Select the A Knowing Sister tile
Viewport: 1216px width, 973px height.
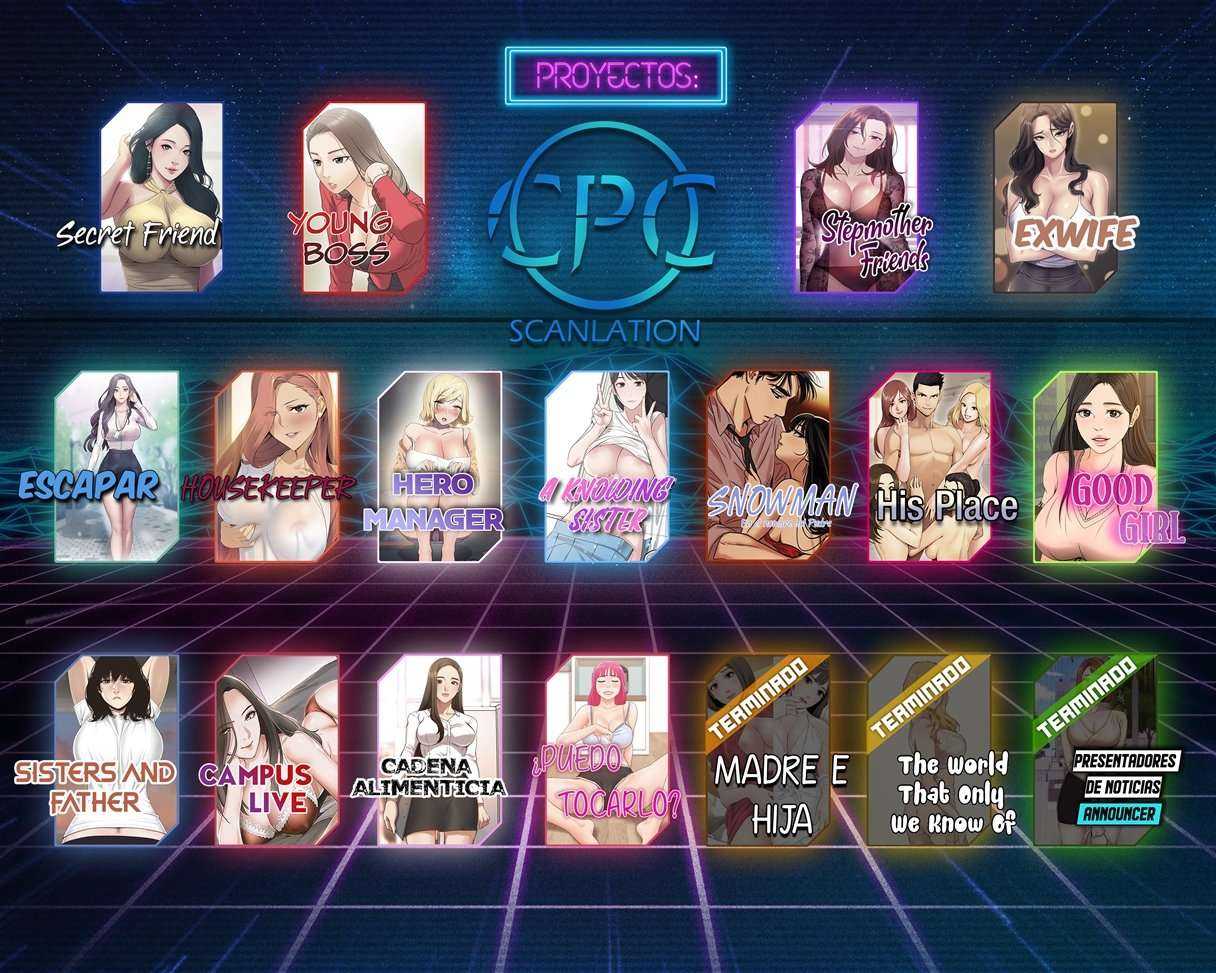[606, 466]
